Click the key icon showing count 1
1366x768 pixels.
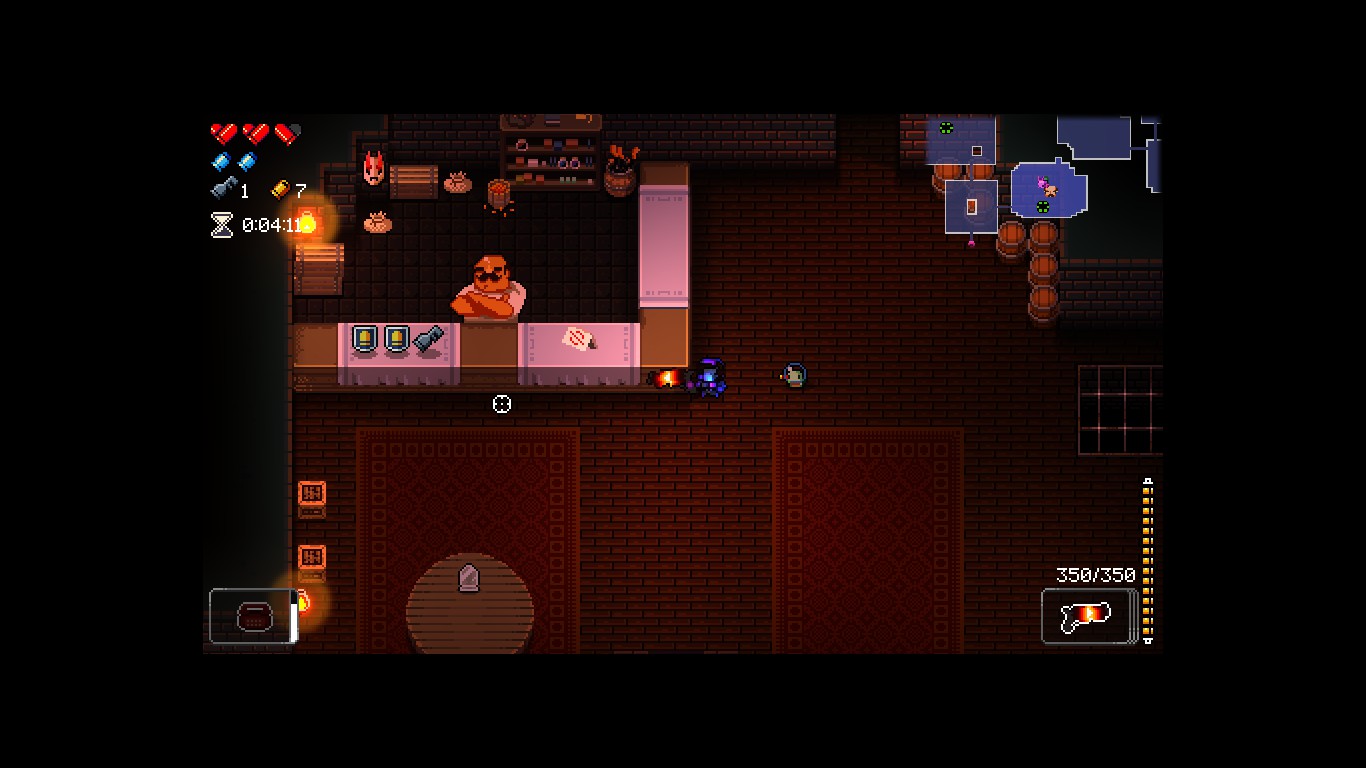click(x=222, y=188)
